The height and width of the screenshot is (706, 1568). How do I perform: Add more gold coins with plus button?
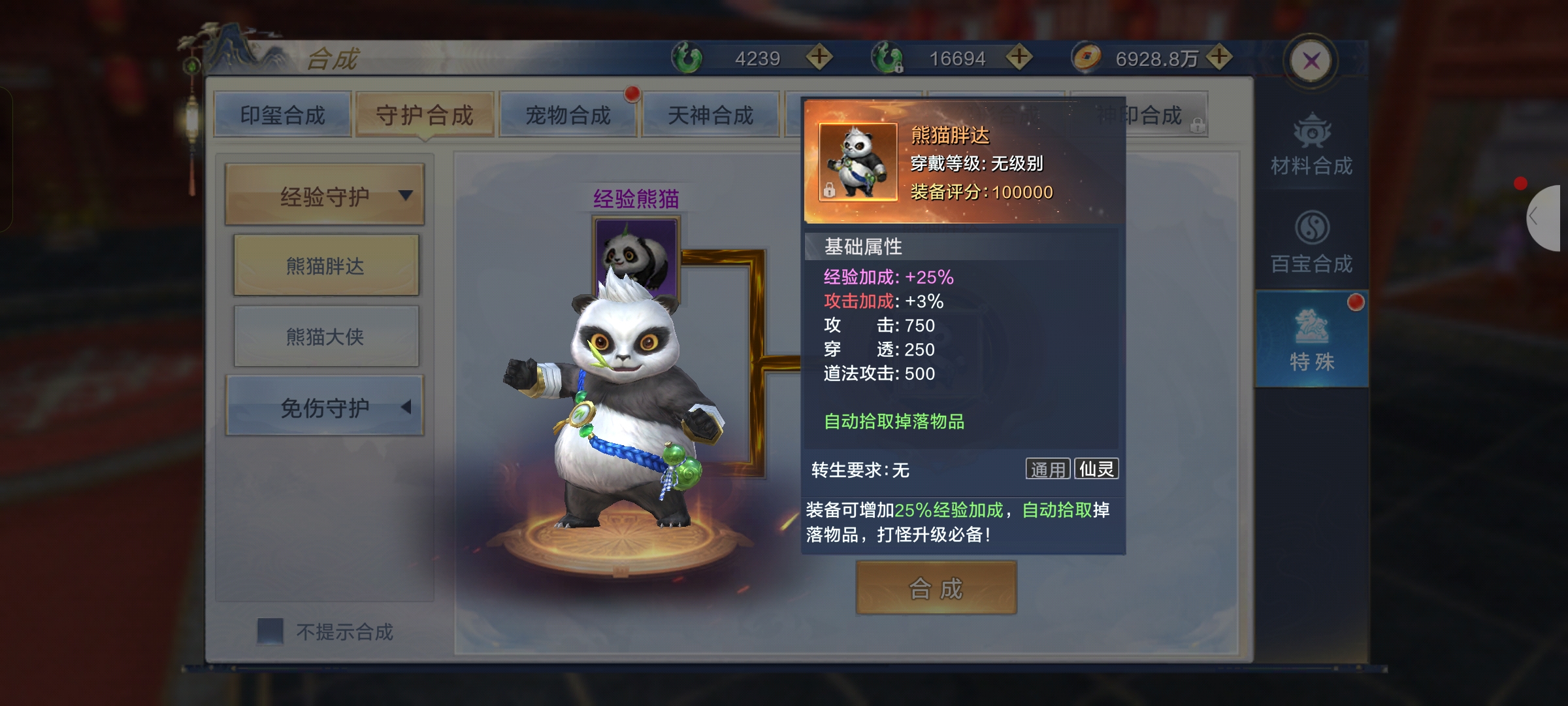(1219, 58)
